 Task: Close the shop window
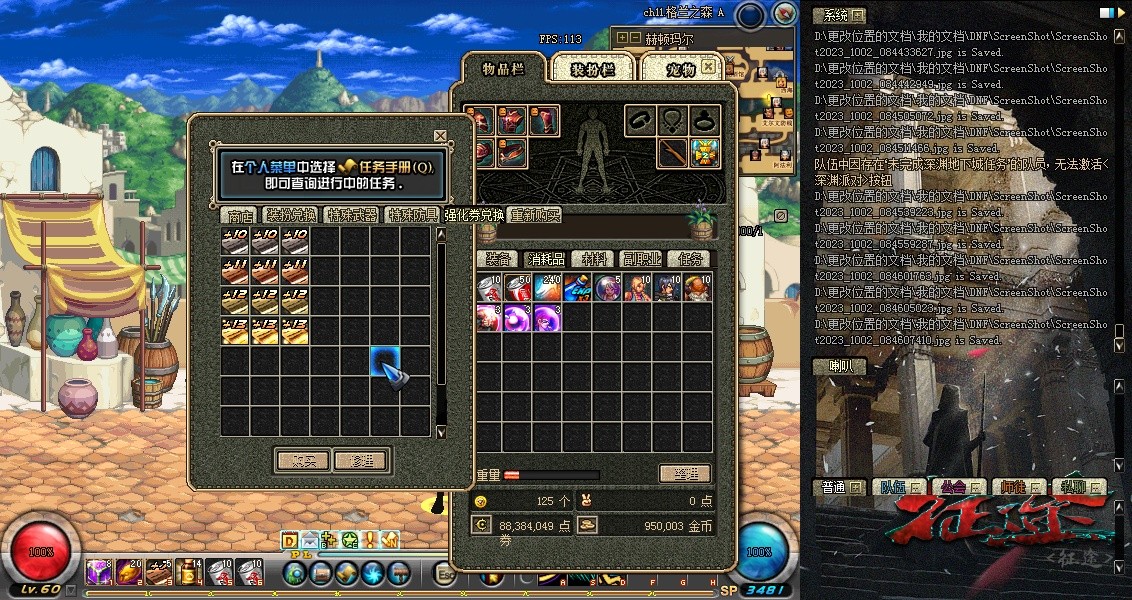coord(440,135)
